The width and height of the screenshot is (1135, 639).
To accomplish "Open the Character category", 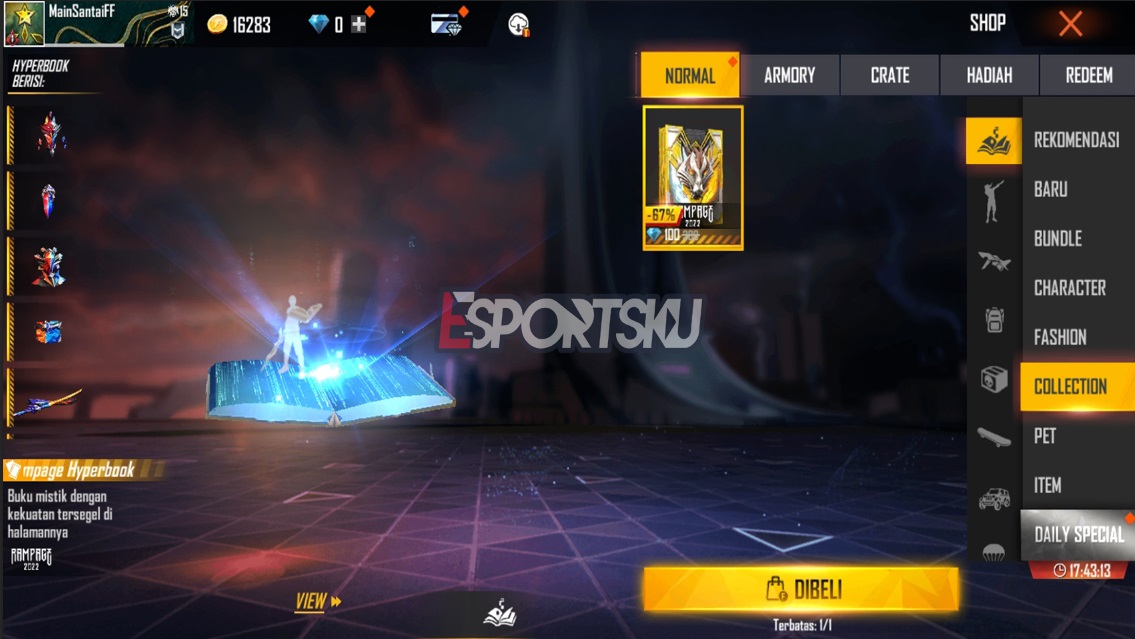I will pos(1069,288).
